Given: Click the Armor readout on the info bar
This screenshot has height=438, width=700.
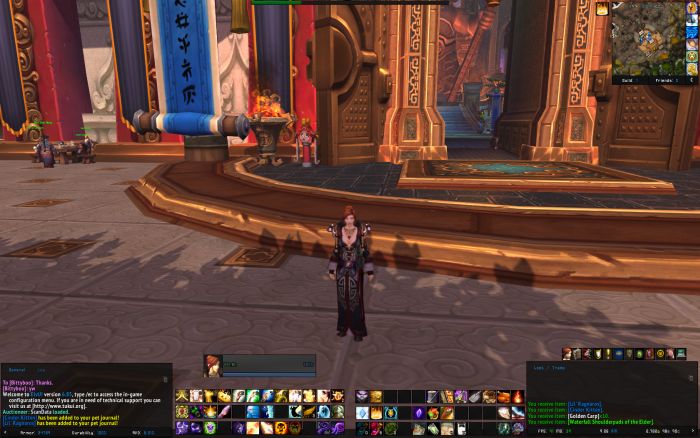Looking at the screenshot, I should tap(27, 434).
